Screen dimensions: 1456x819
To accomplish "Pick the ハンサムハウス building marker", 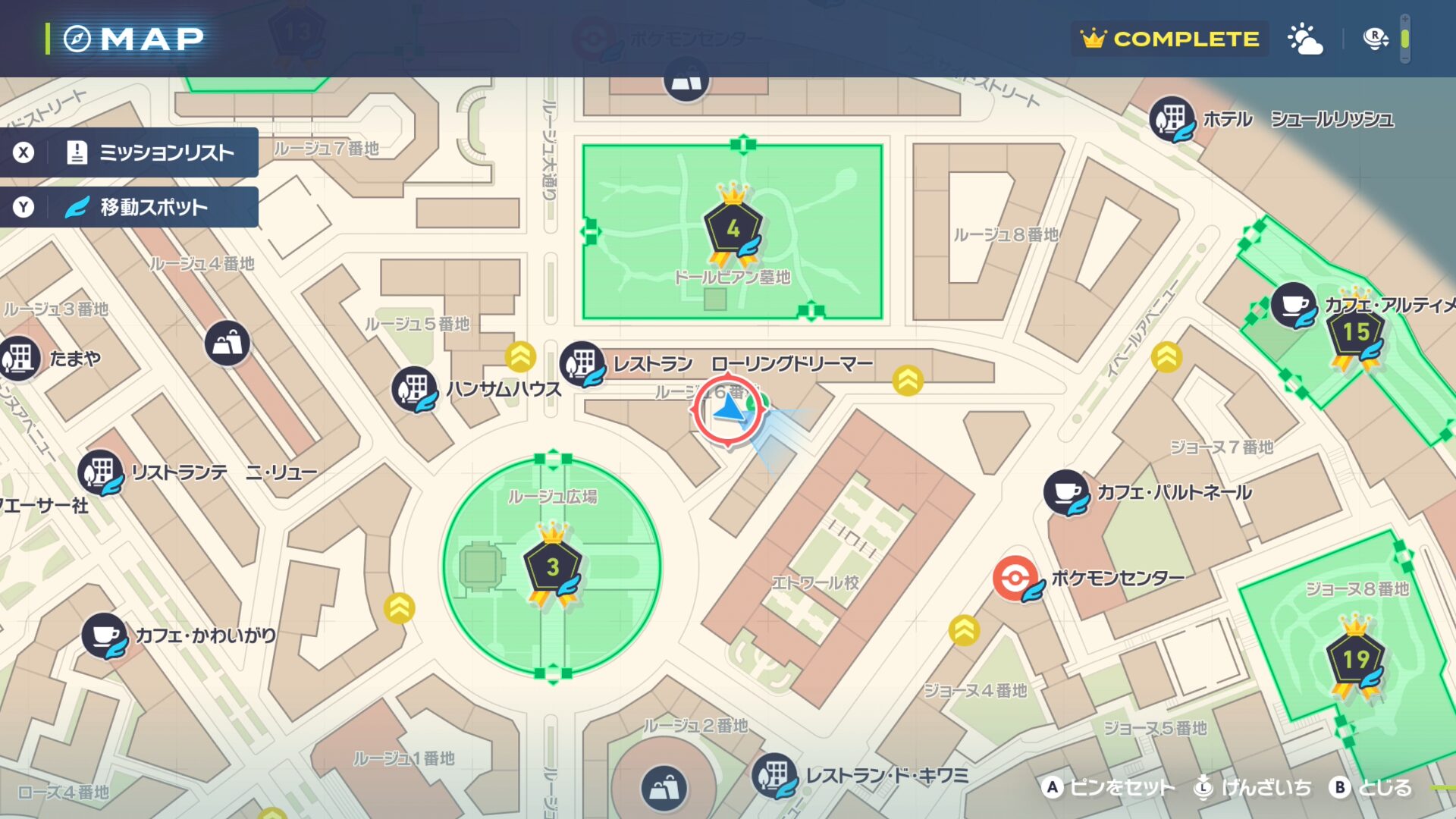I will coord(414,388).
